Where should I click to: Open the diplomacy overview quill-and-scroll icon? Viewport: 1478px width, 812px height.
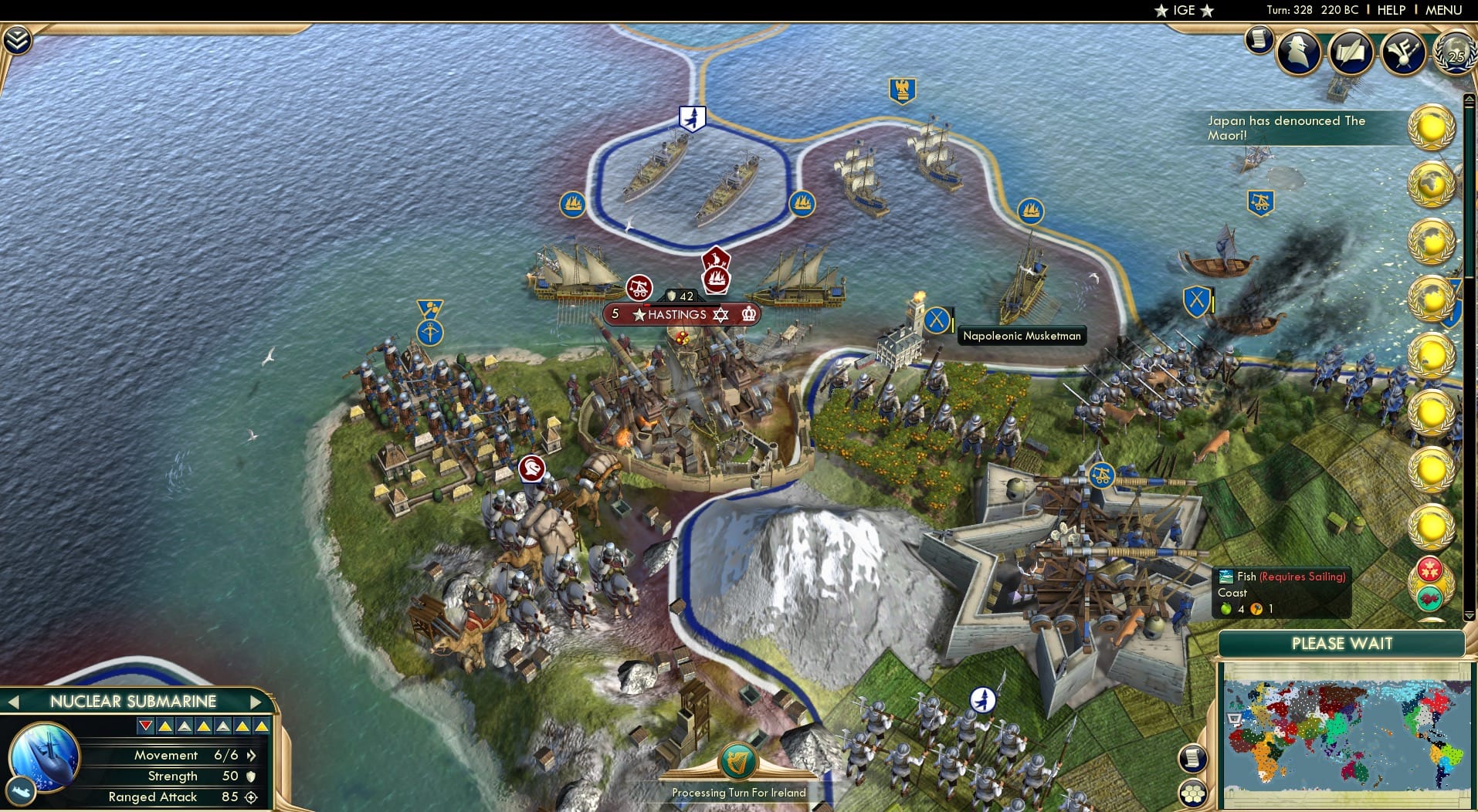click(x=1351, y=52)
